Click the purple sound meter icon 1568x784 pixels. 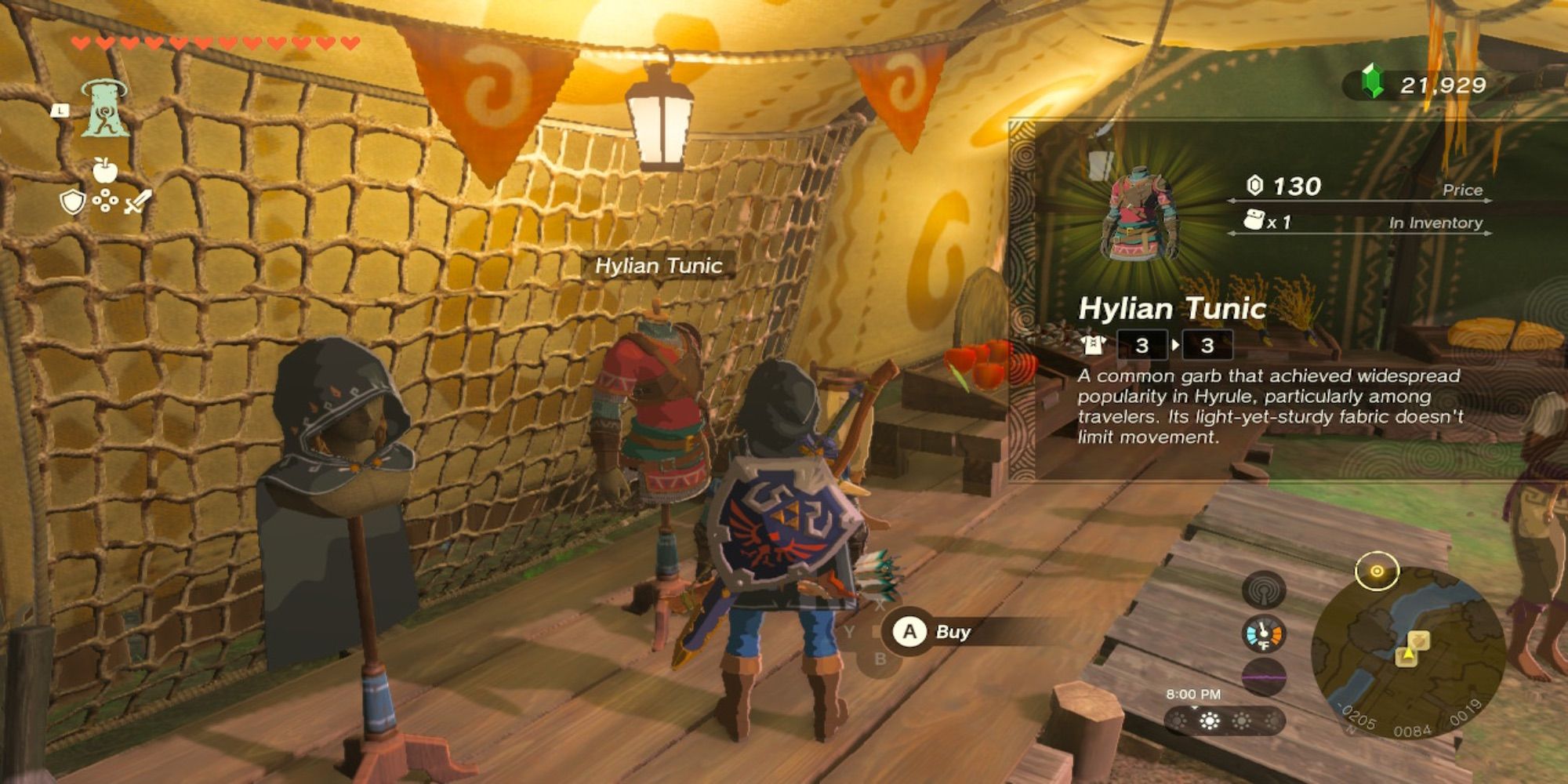1264,677
